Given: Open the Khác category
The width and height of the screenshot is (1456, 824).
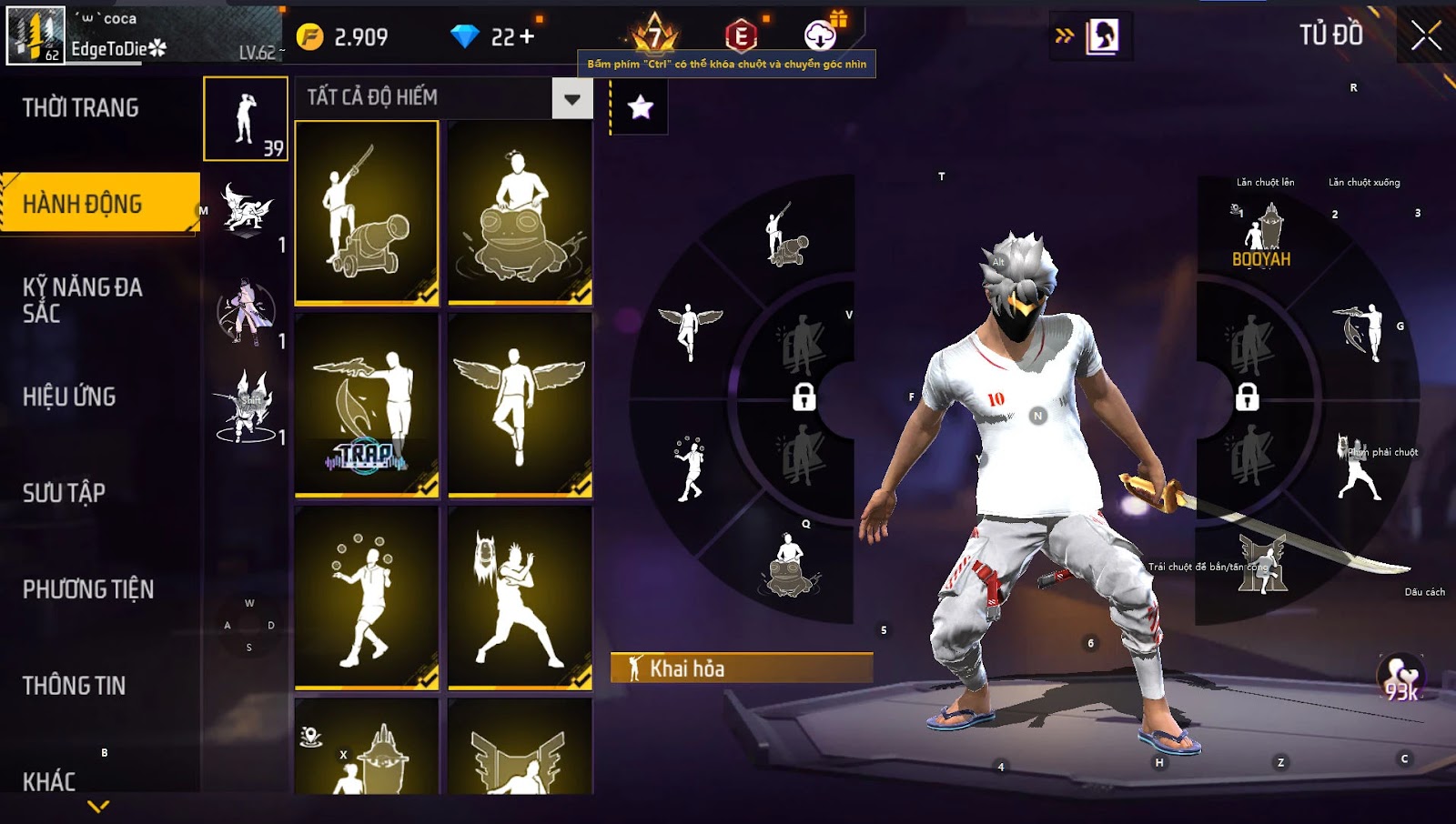Looking at the screenshot, I should tap(49, 780).
